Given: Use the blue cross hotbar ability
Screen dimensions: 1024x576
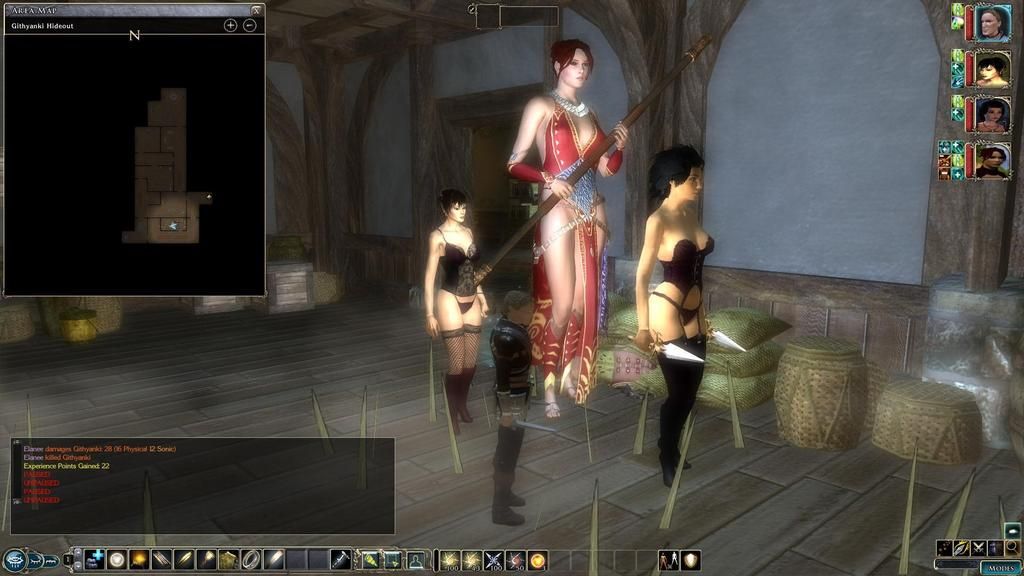Looking at the screenshot, I should click(96, 560).
